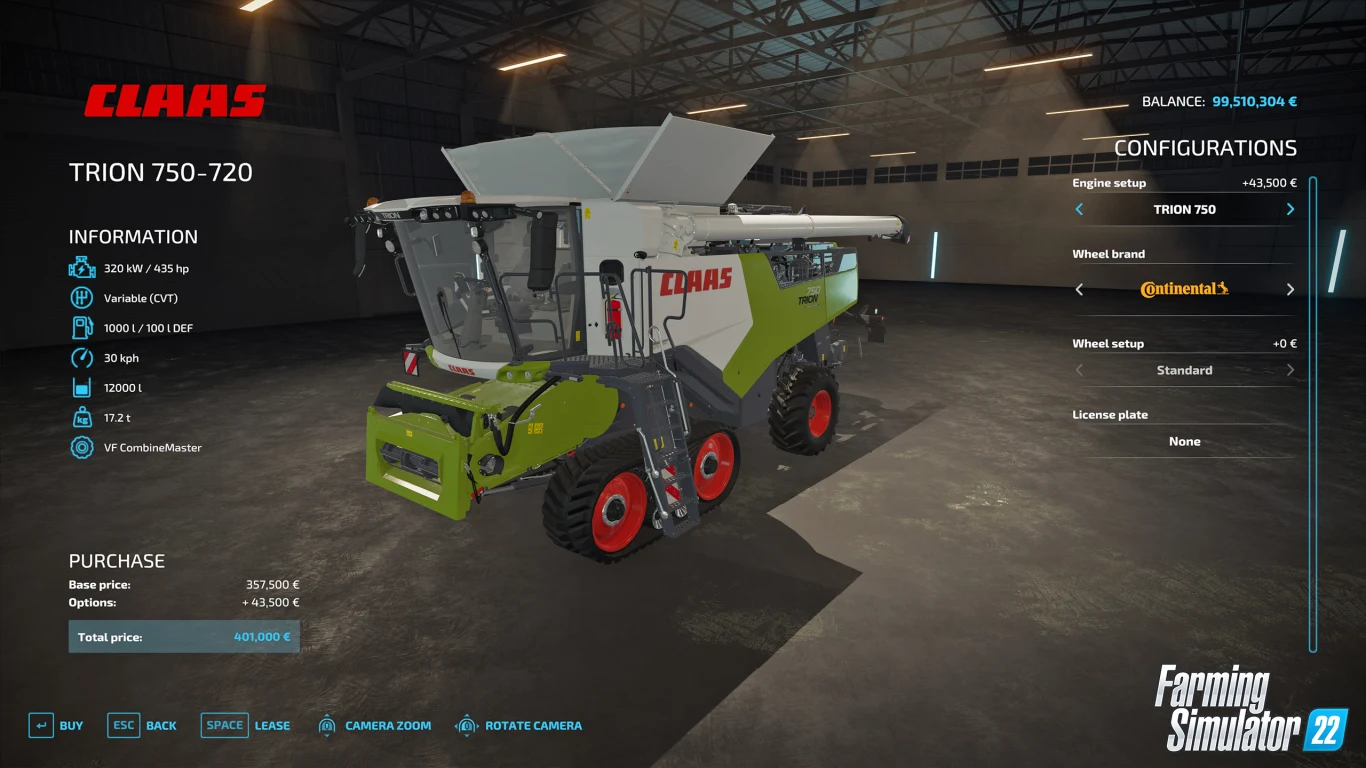Open the next license plate option
This screenshot has width=1366, height=768.
pos(1290,441)
